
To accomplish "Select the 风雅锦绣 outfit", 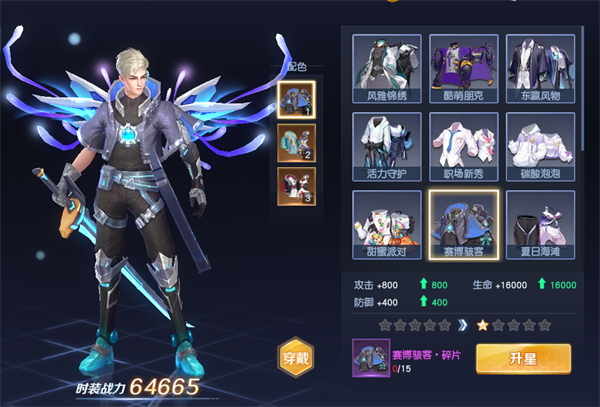I will pyautogui.click(x=387, y=68).
